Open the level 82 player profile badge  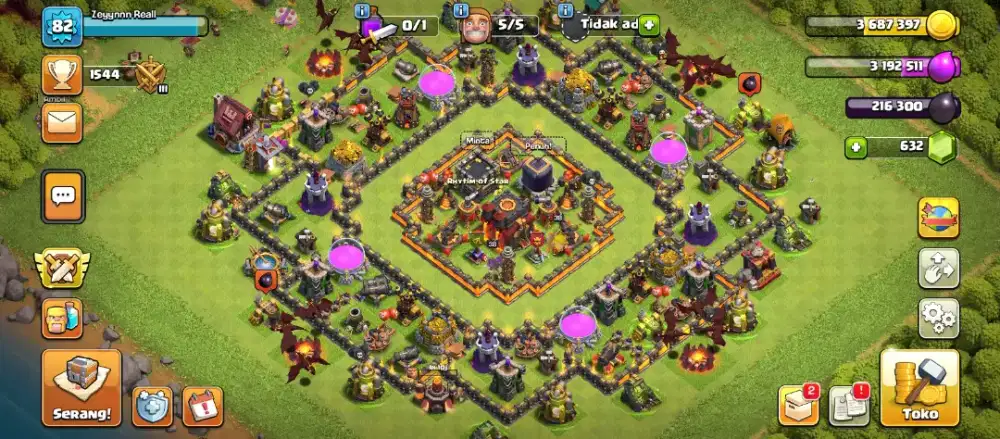(x=61, y=26)
